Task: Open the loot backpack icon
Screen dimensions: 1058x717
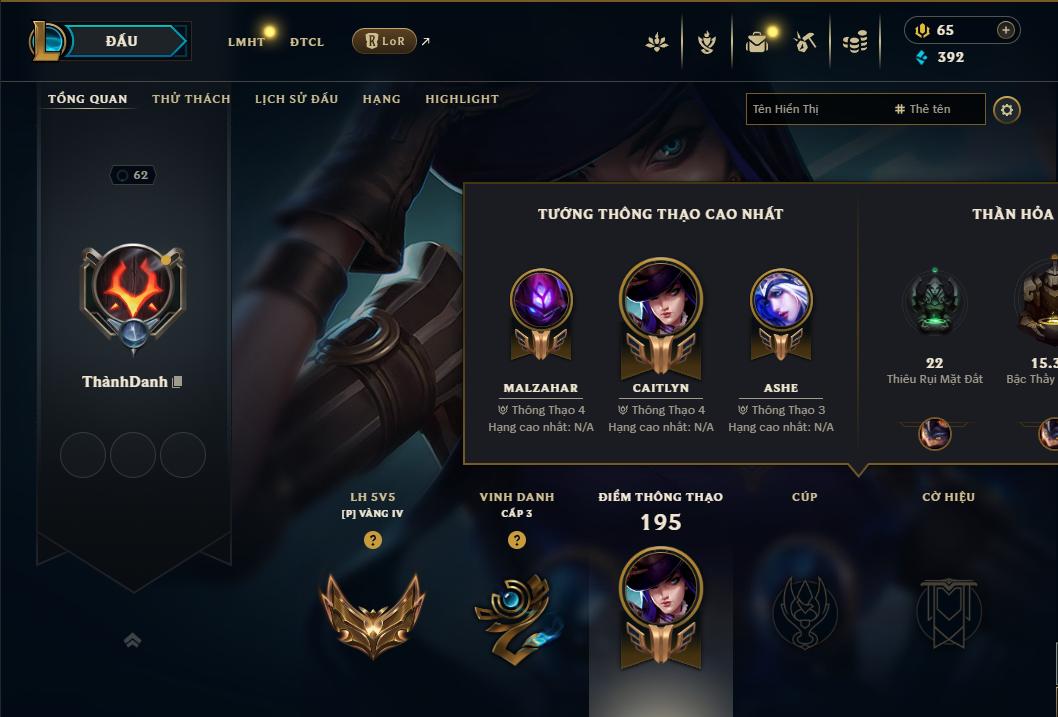Action: tap(757, 42)
